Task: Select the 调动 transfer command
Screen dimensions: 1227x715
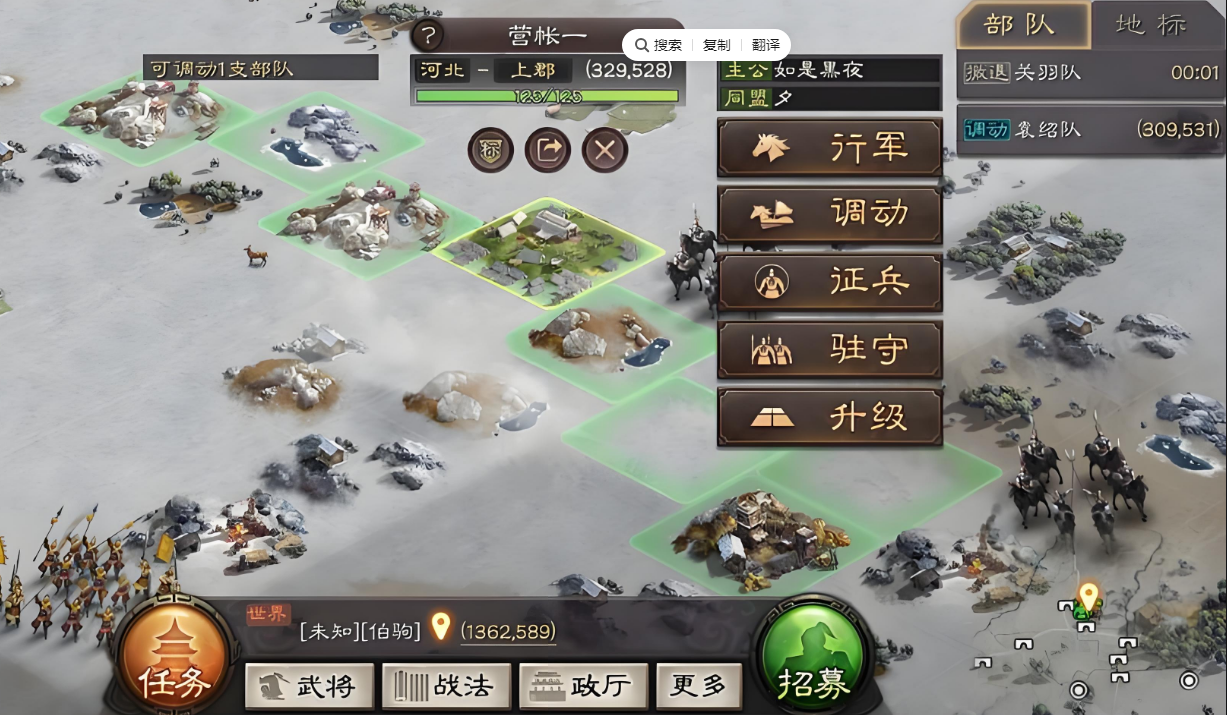Action: pyautogui.click(x=829, y=215)
